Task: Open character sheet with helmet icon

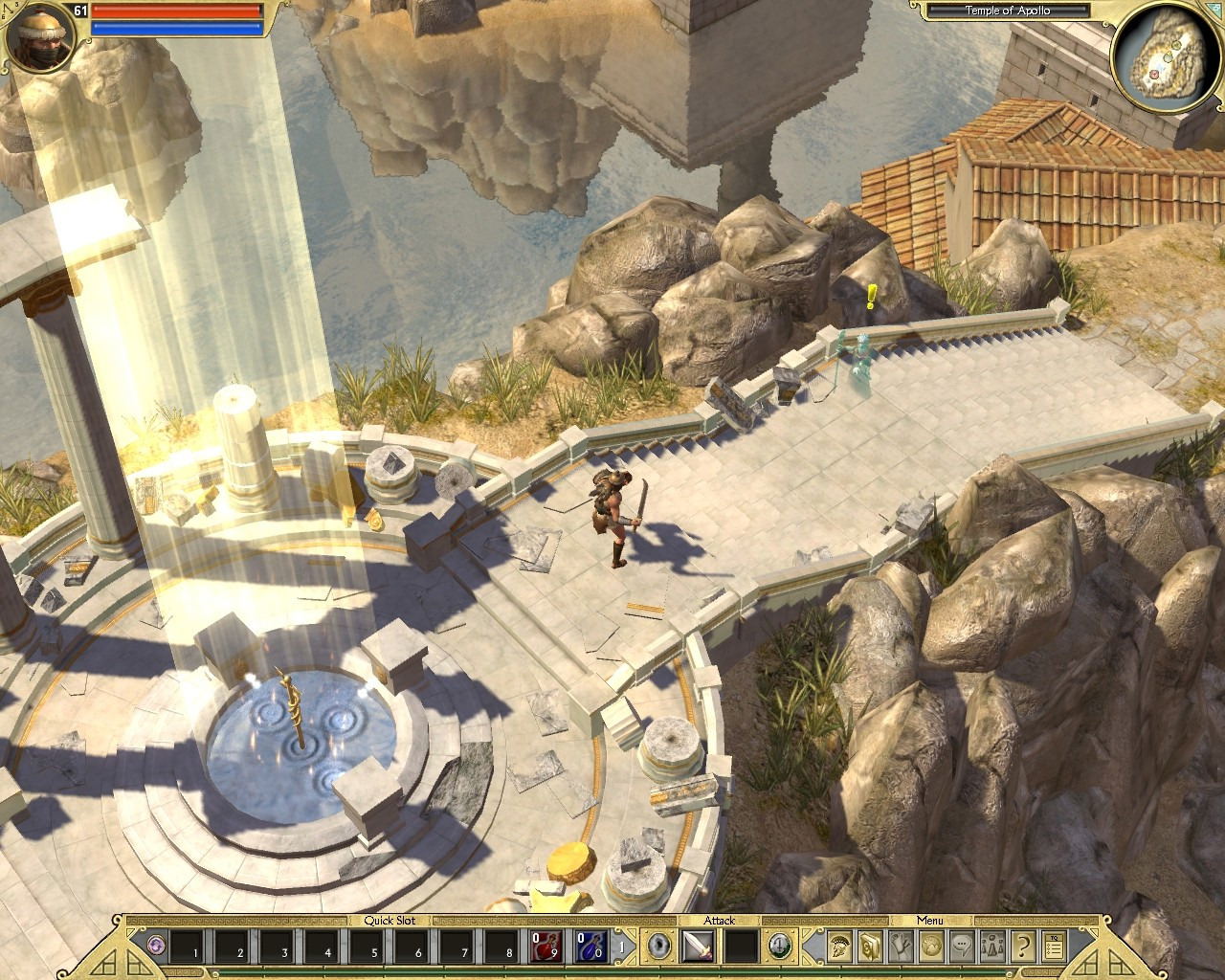Action: point(840,946)
